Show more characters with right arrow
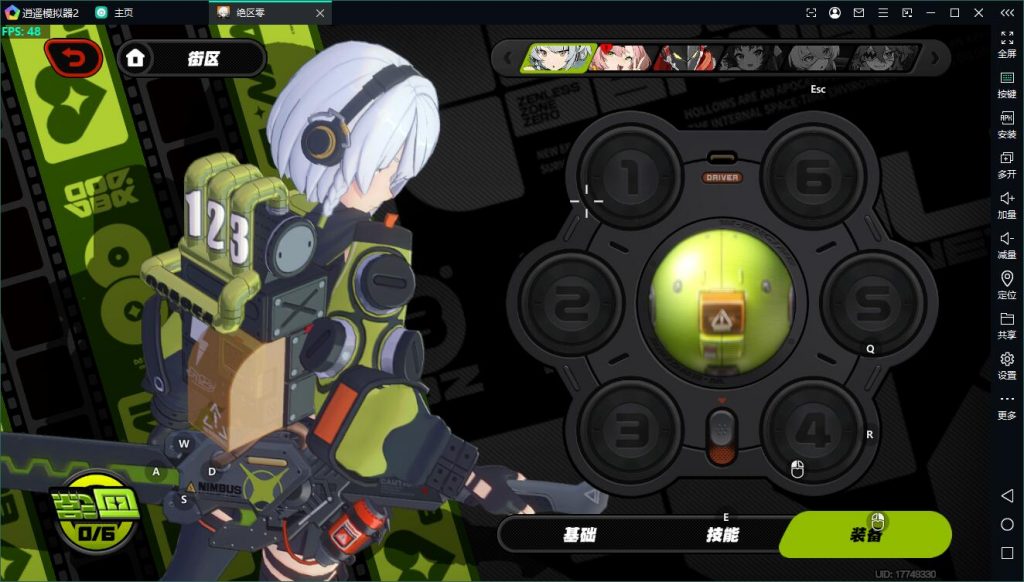Screen dimensions: 1024x582 936,58
